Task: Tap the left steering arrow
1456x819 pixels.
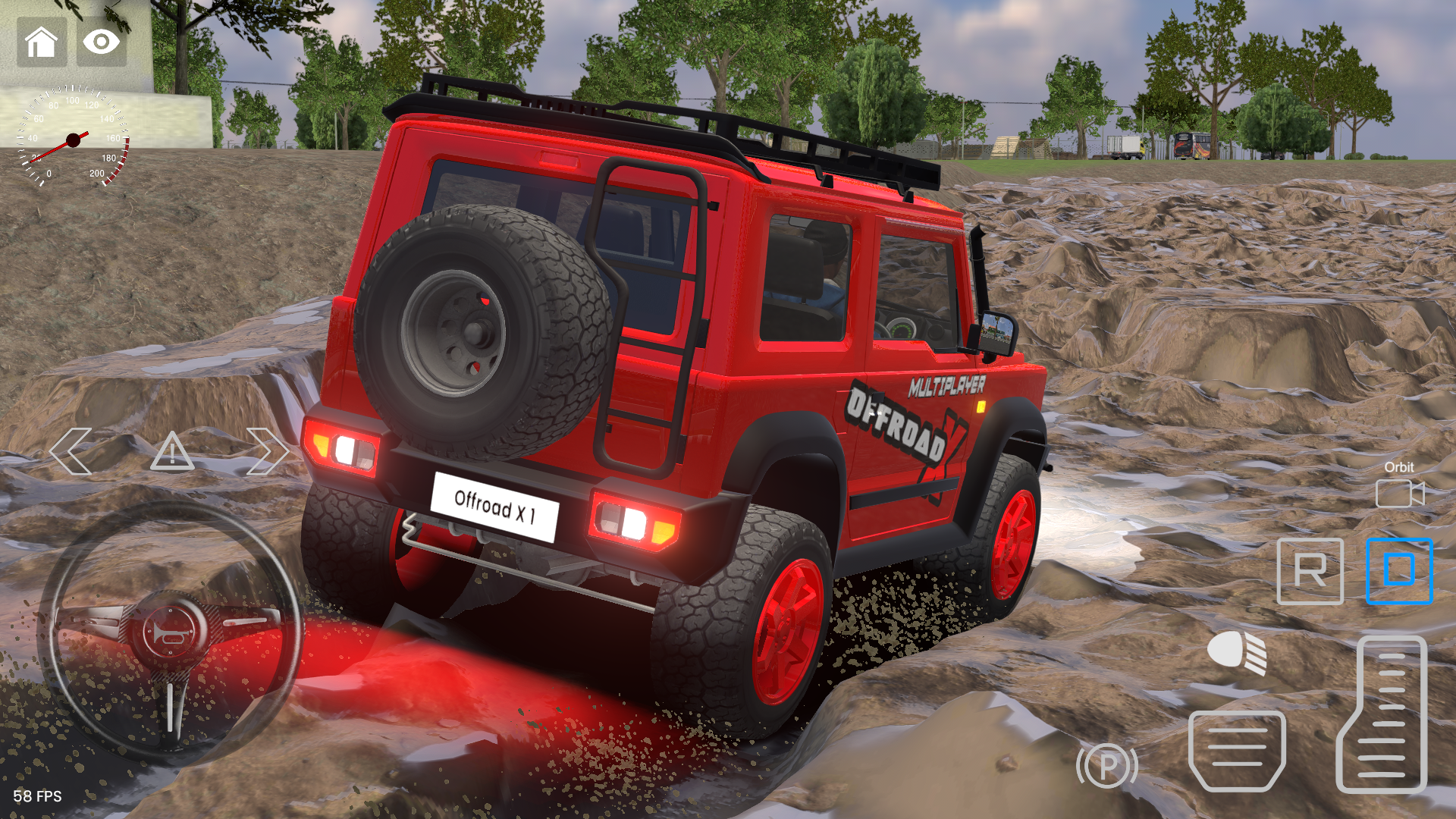Action: [71, 452]
